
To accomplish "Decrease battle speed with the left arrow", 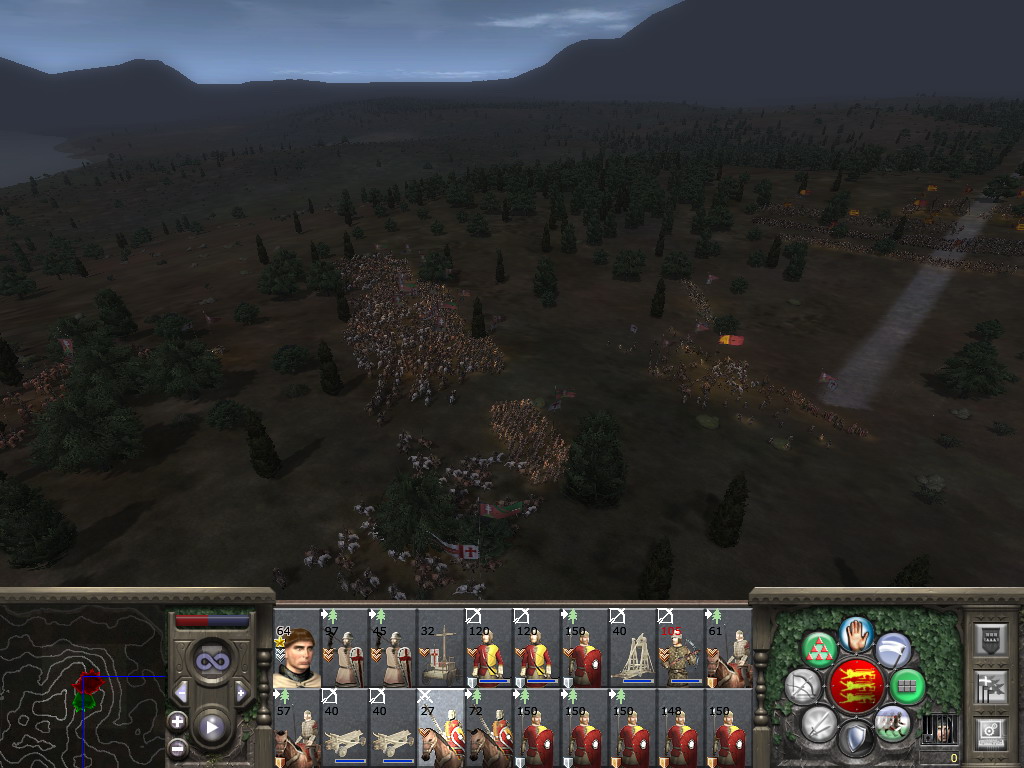I will [x=181, y=692].
